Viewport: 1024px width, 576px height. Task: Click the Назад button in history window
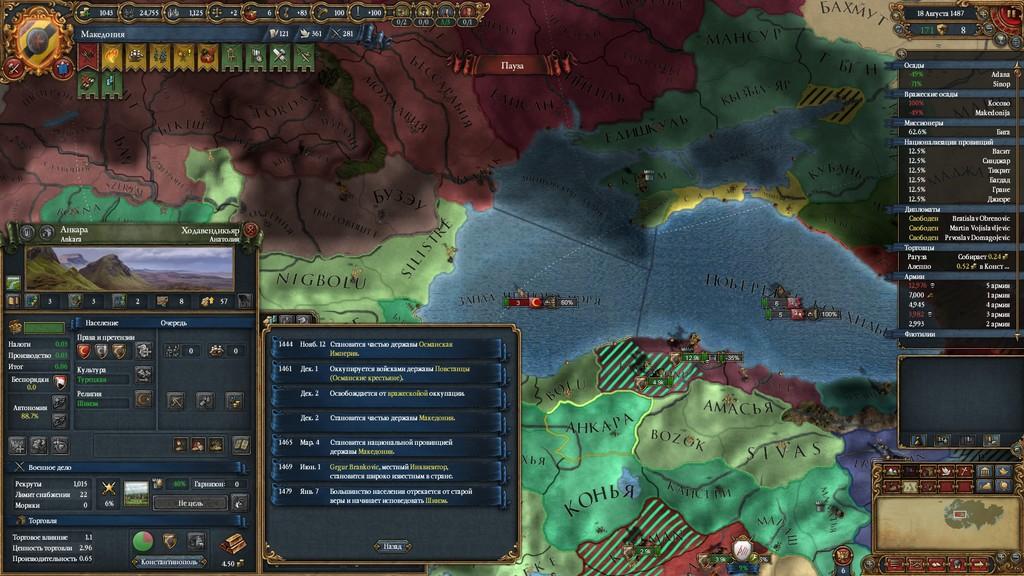[392, 546]
